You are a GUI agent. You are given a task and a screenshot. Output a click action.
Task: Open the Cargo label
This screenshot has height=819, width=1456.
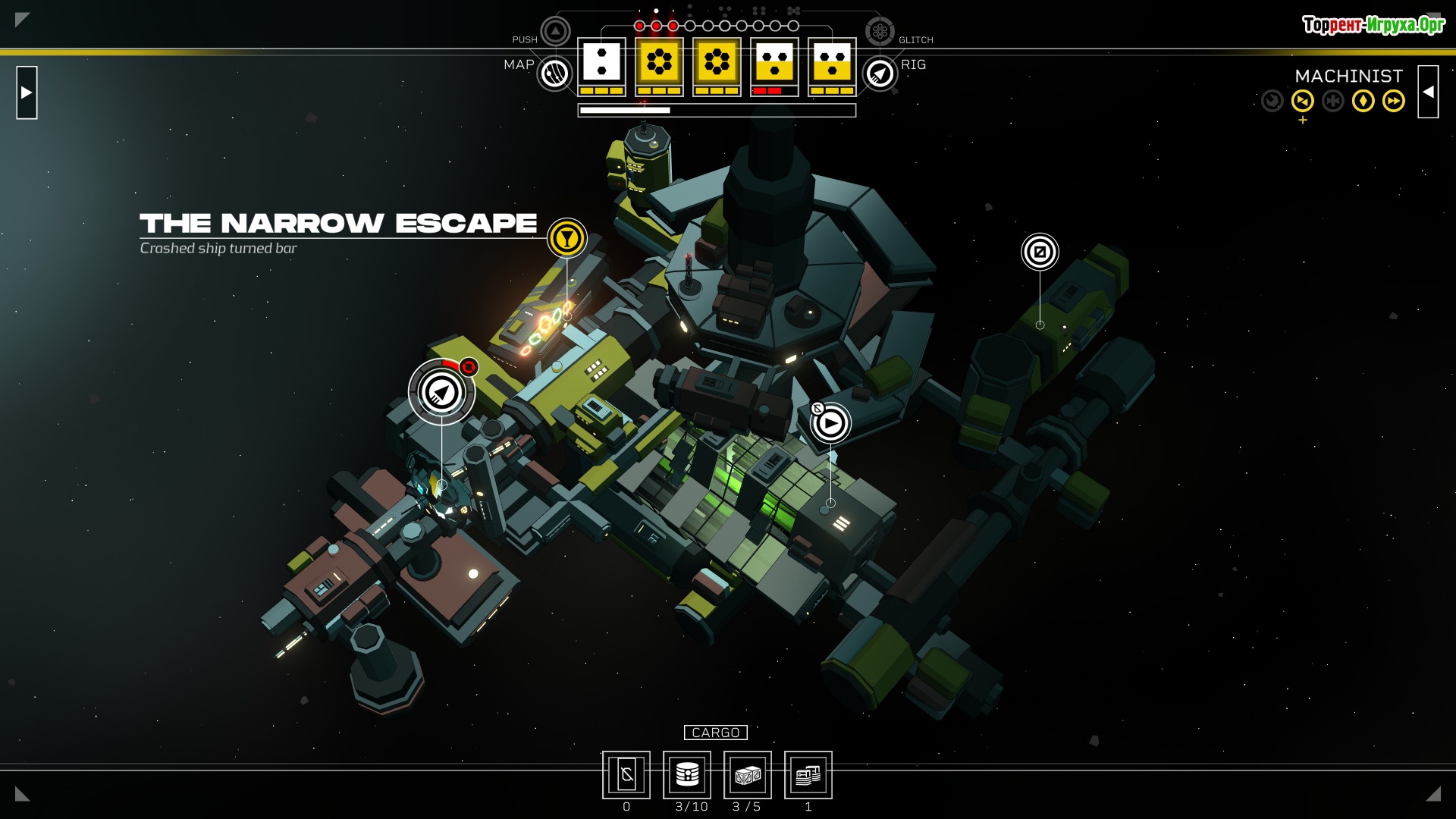[x=715, y=733]
